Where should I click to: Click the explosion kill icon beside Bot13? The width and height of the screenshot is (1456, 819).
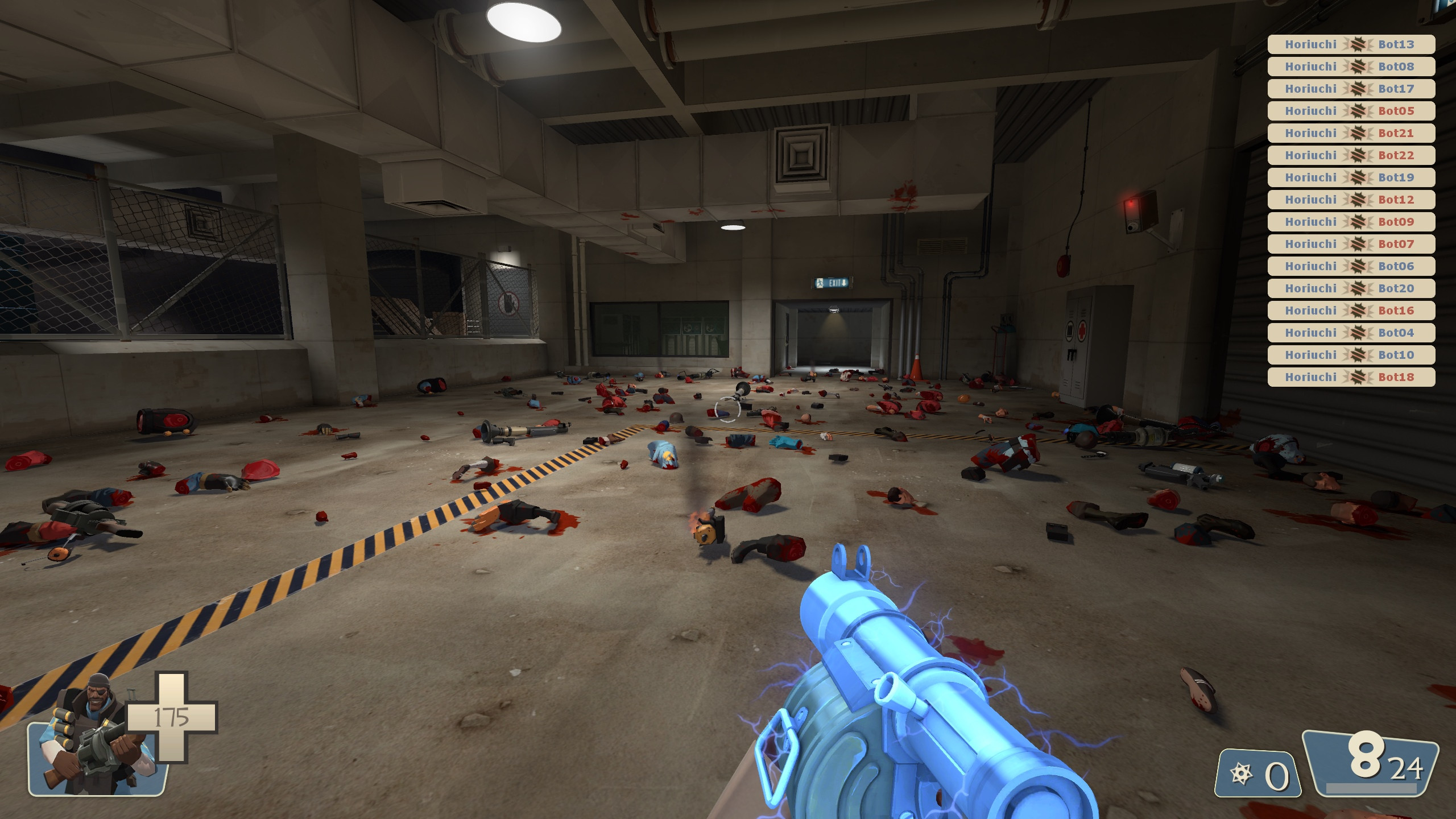pos(1356,45)
